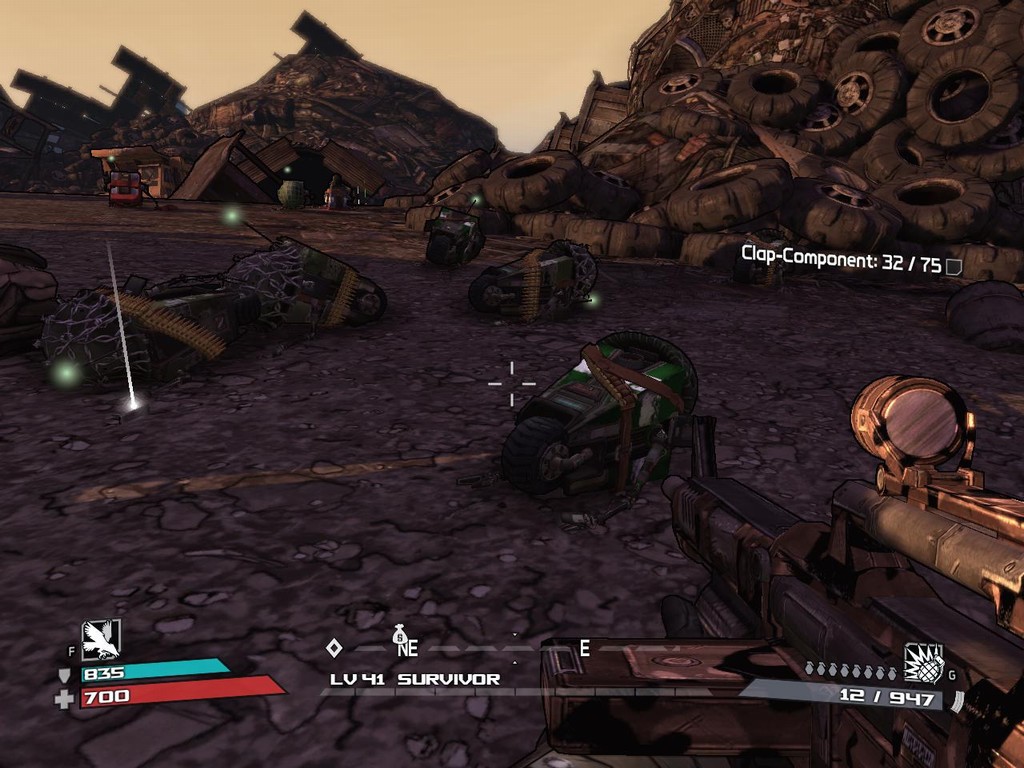Image resolution: width=1024 pixels, height=768 pixels.
Task: Click the money bag marker on the compass
Action: click(x=400, y=633)
